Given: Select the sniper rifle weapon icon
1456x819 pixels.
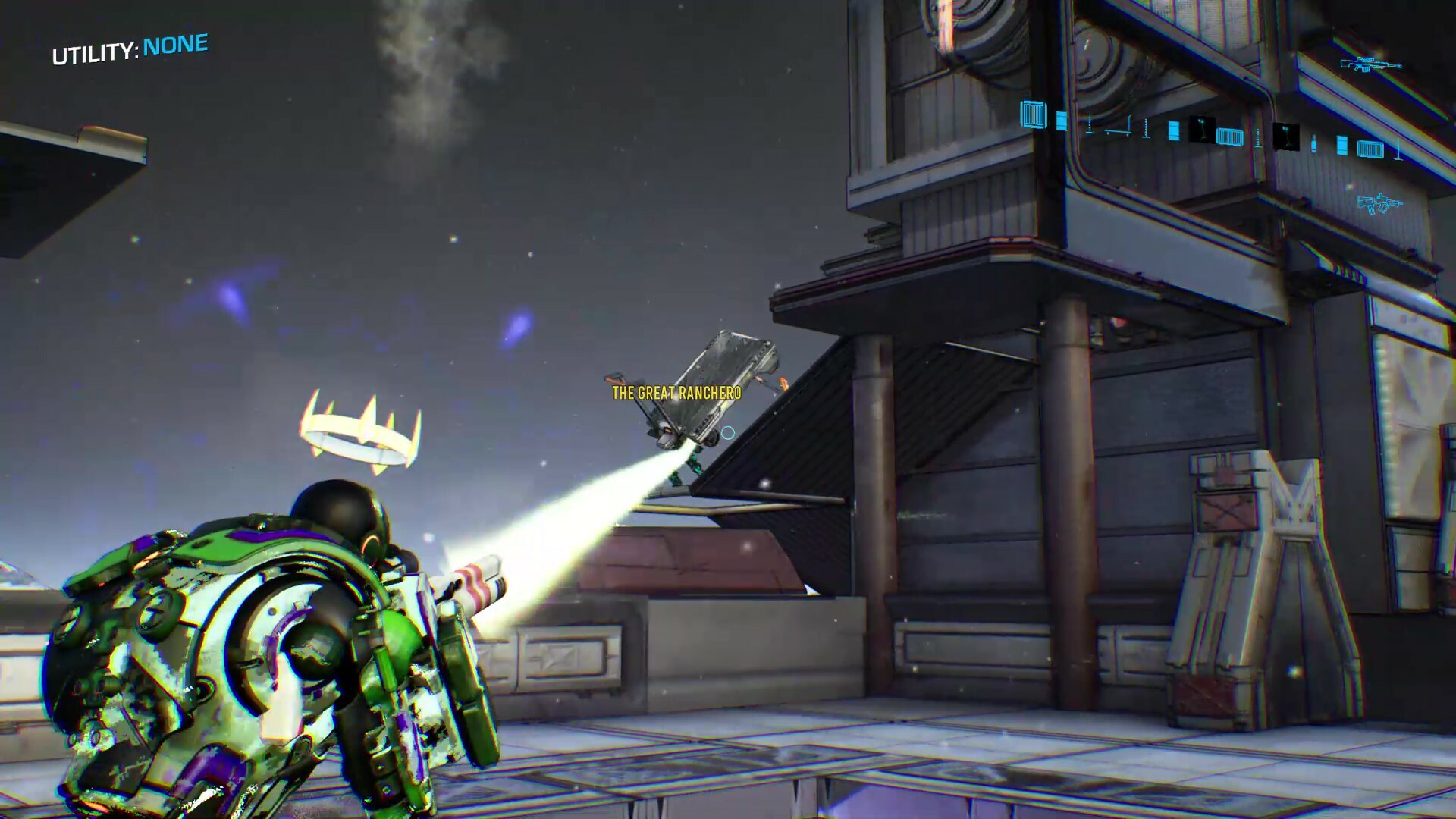Looking at the screenshot, I should (1370, 65).
